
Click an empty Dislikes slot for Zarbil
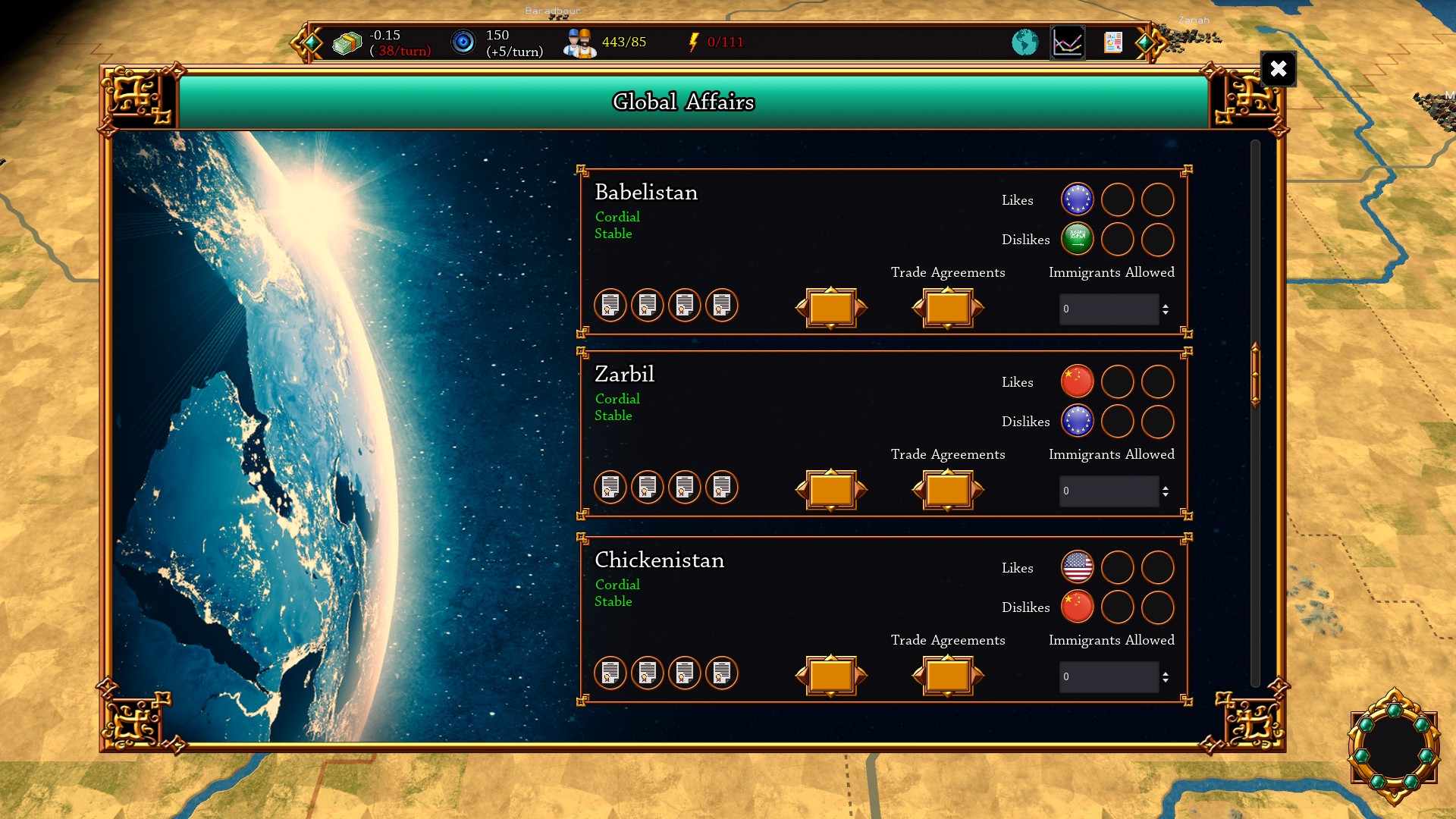1118,421
